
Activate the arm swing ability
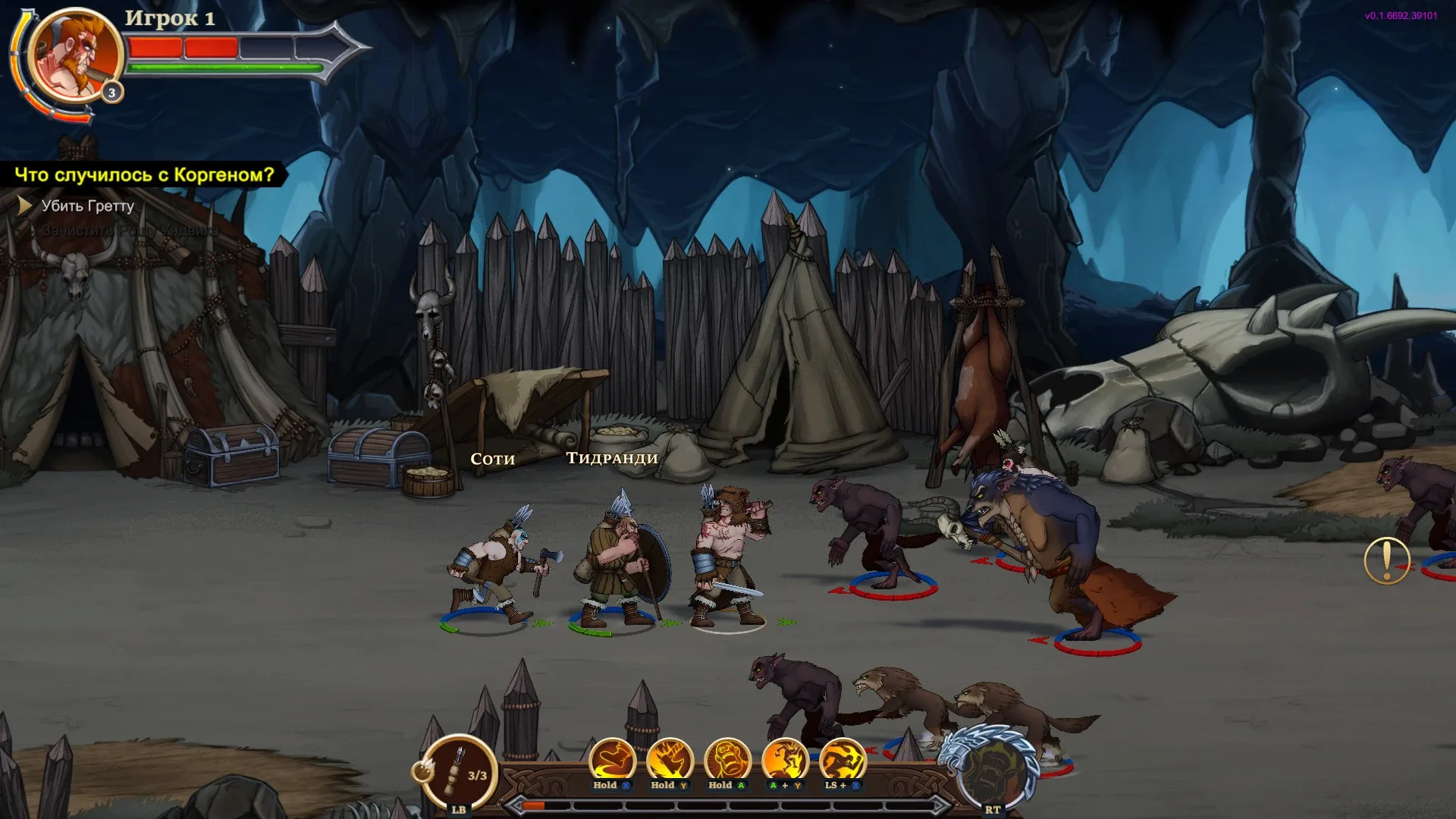point(612,760)
